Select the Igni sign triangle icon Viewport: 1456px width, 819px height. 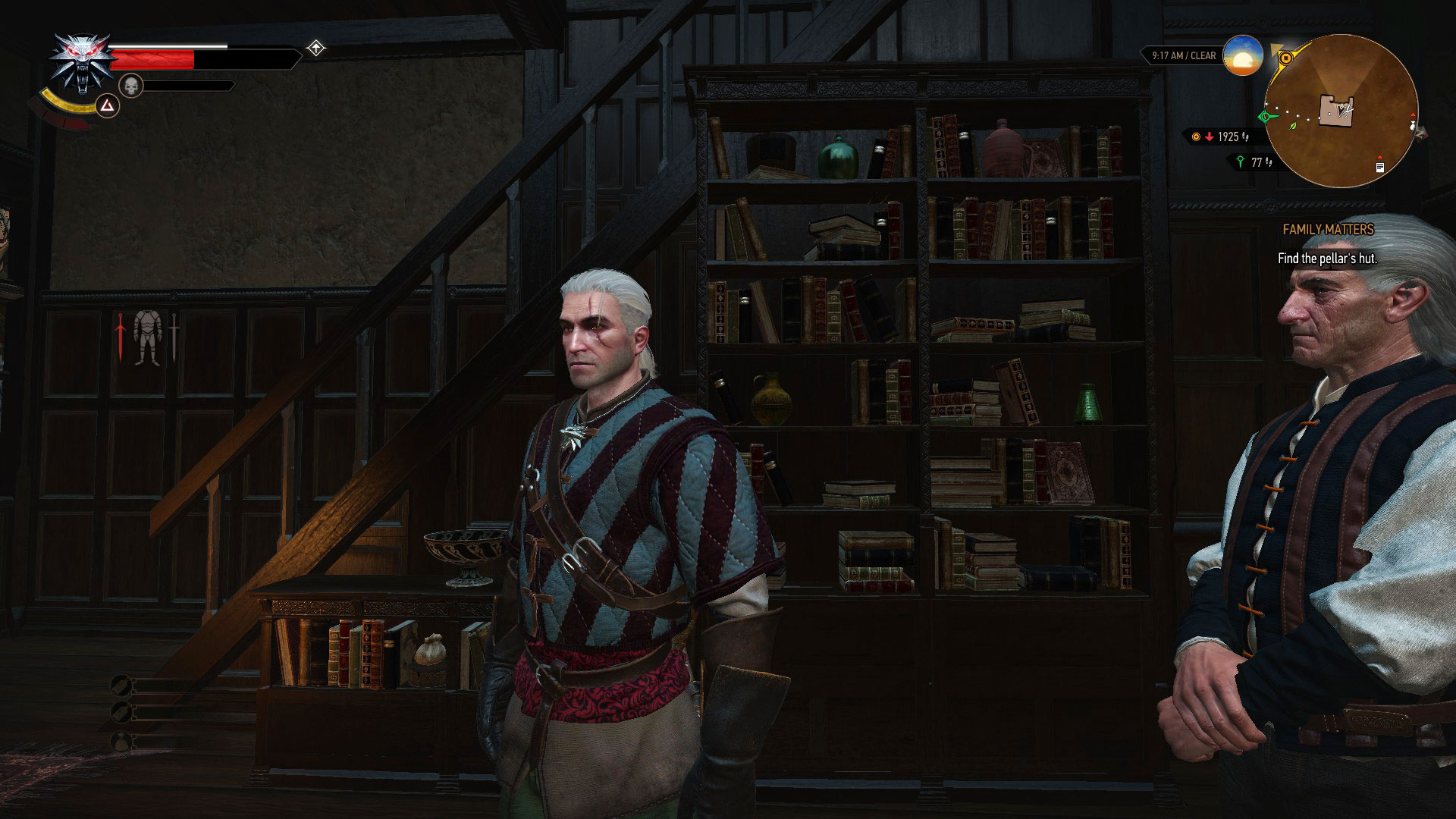click(107, 106)
